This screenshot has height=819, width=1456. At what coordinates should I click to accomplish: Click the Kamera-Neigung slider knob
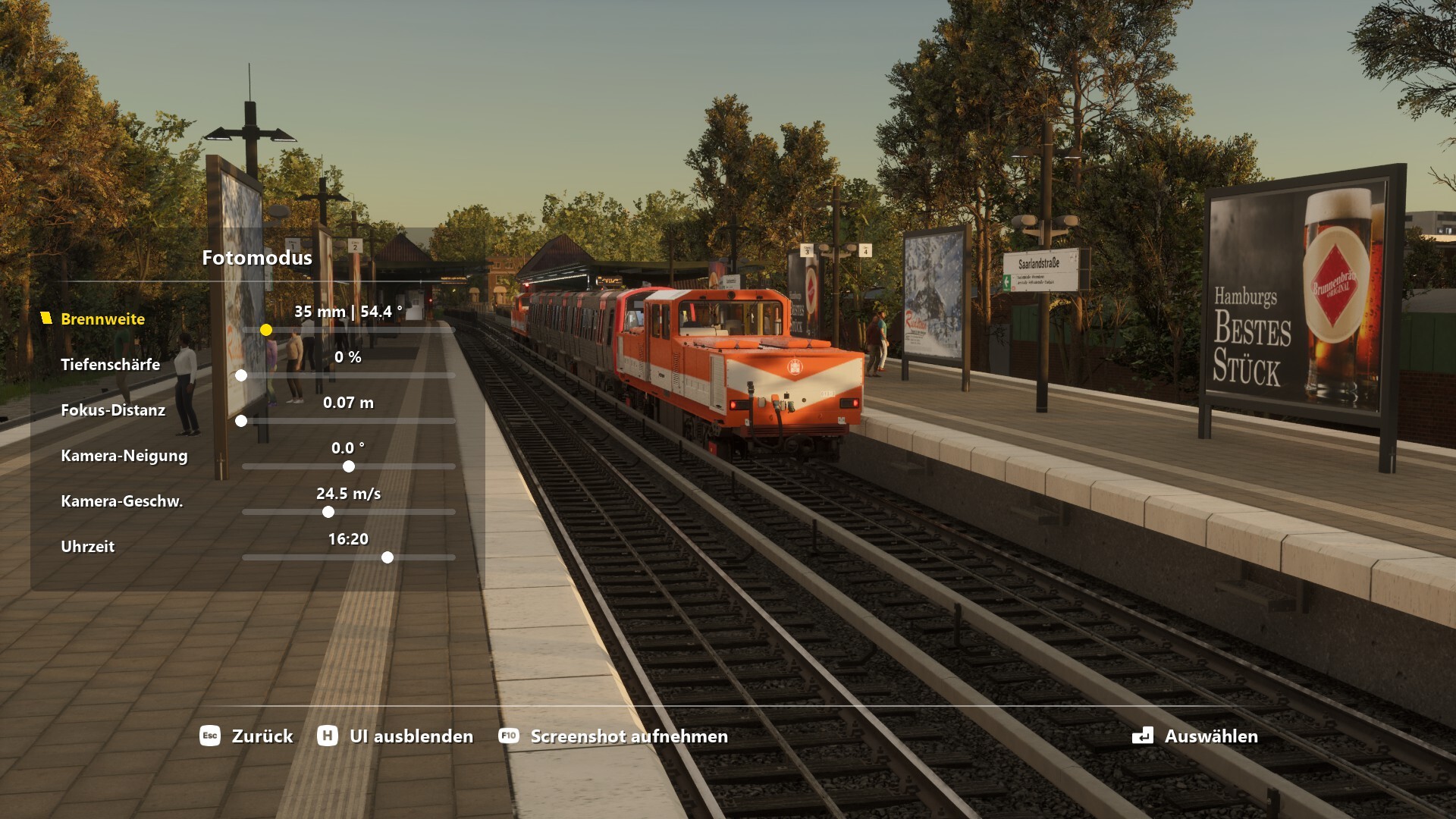click(x=349, y=466)
